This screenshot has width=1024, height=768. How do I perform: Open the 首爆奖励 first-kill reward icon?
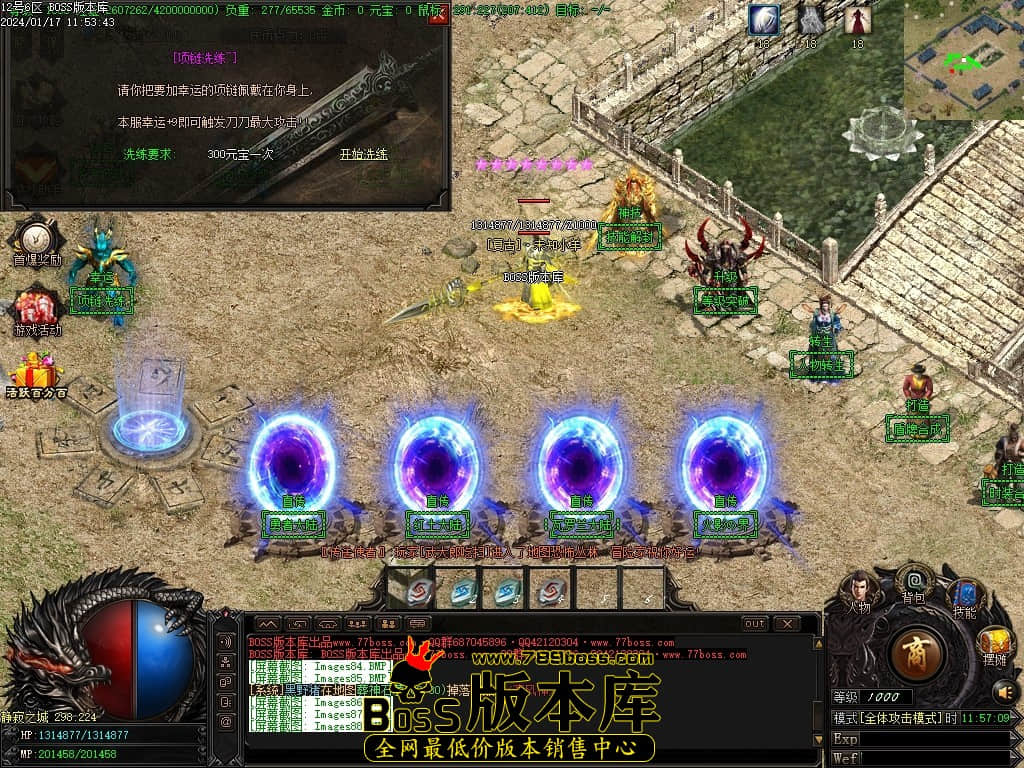point(37,240)
